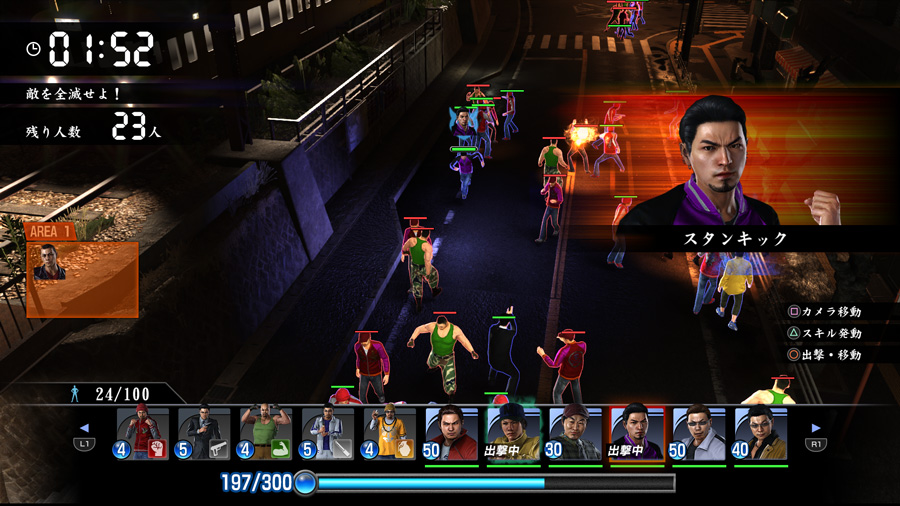Deploy the yellow-jacket grenade unit

click(390, 433)
